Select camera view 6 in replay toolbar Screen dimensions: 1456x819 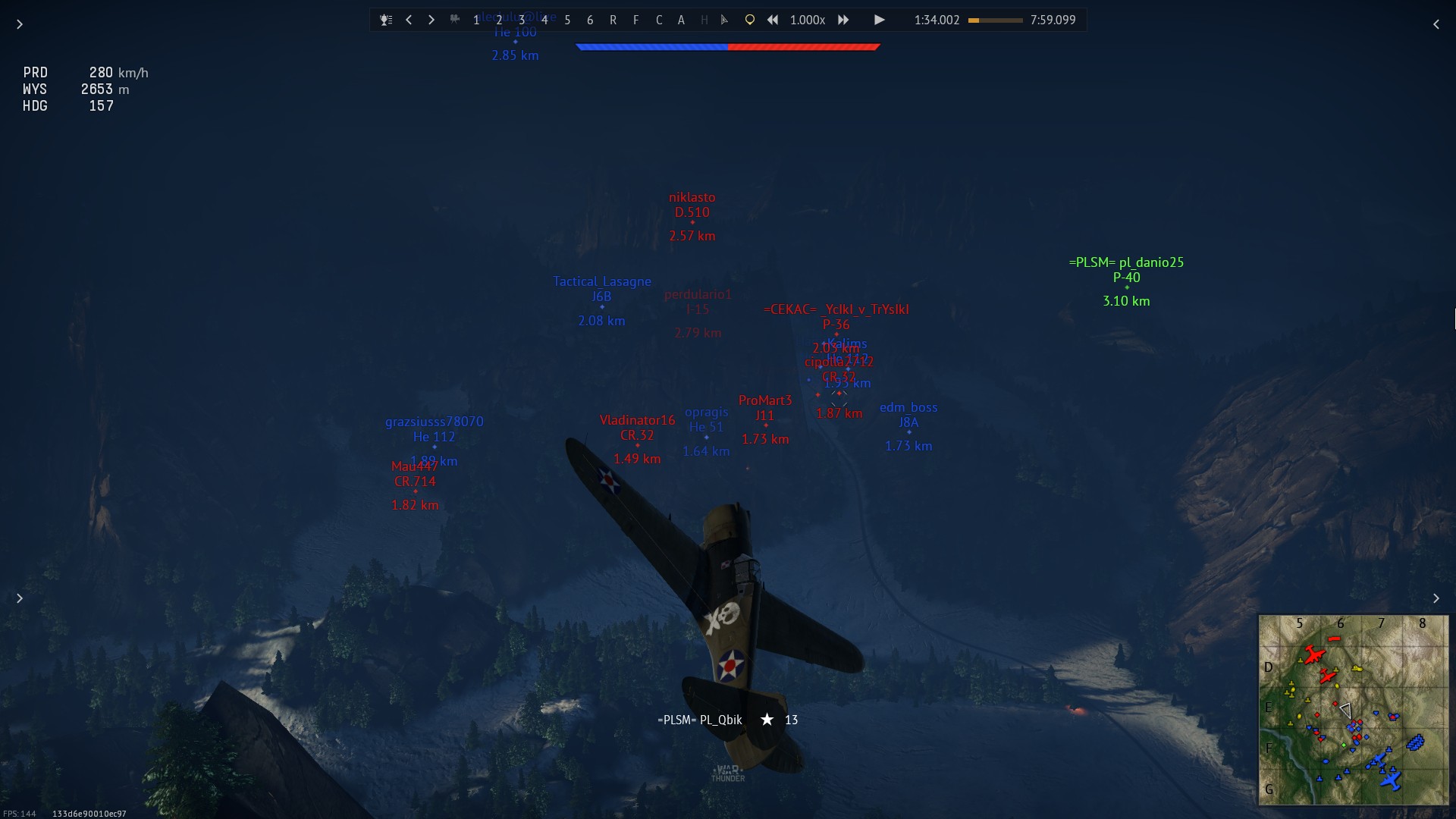[590, 20]
